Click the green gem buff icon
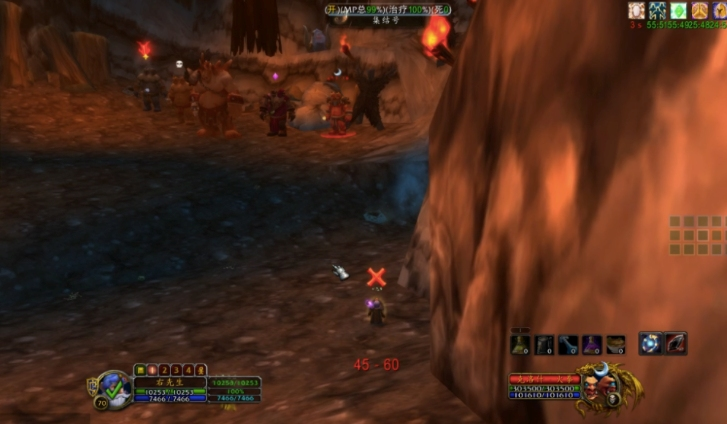 click(678, 10)
